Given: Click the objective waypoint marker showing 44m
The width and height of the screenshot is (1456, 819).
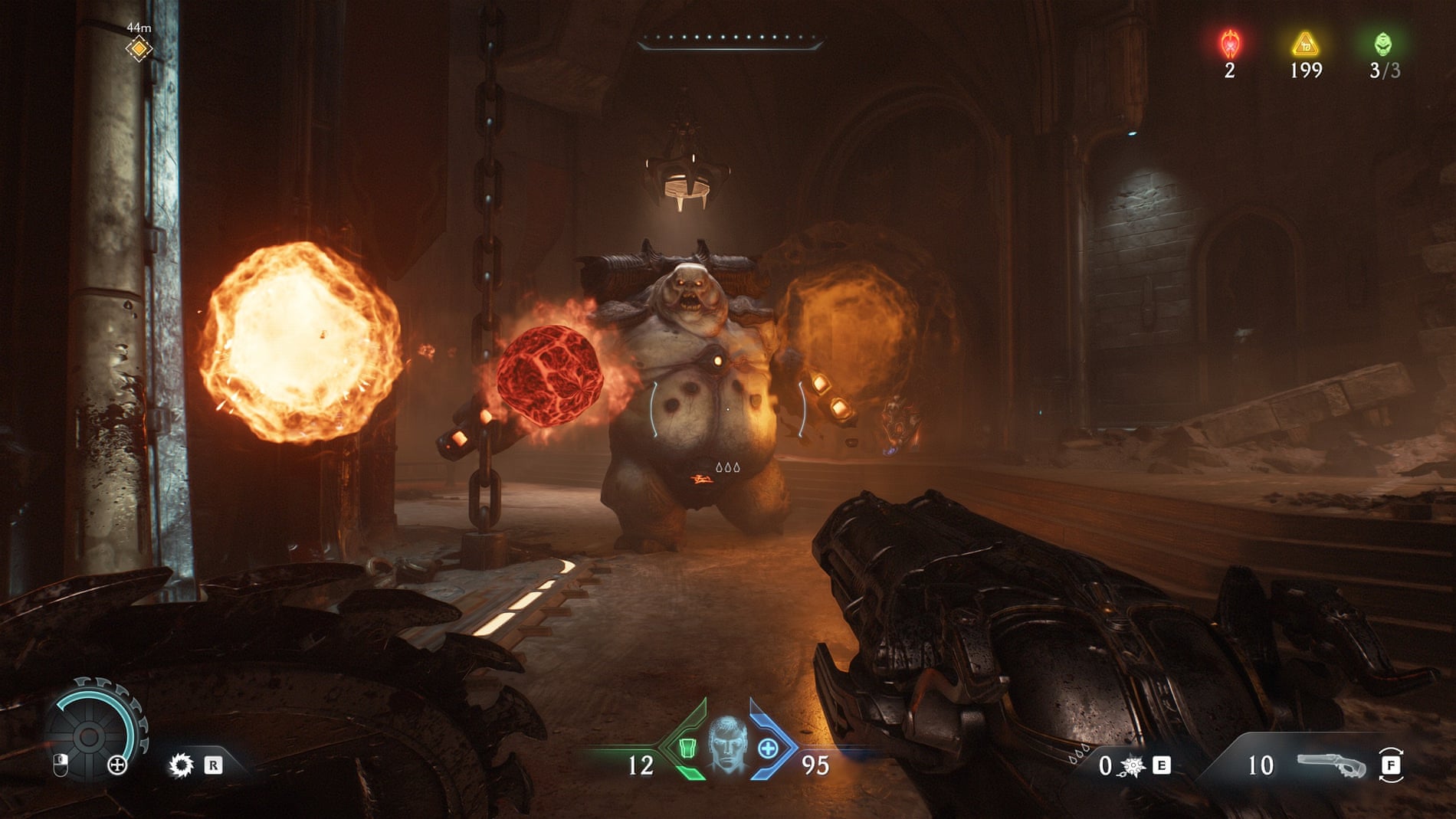Looking at the screenshot, I should 139,49.
